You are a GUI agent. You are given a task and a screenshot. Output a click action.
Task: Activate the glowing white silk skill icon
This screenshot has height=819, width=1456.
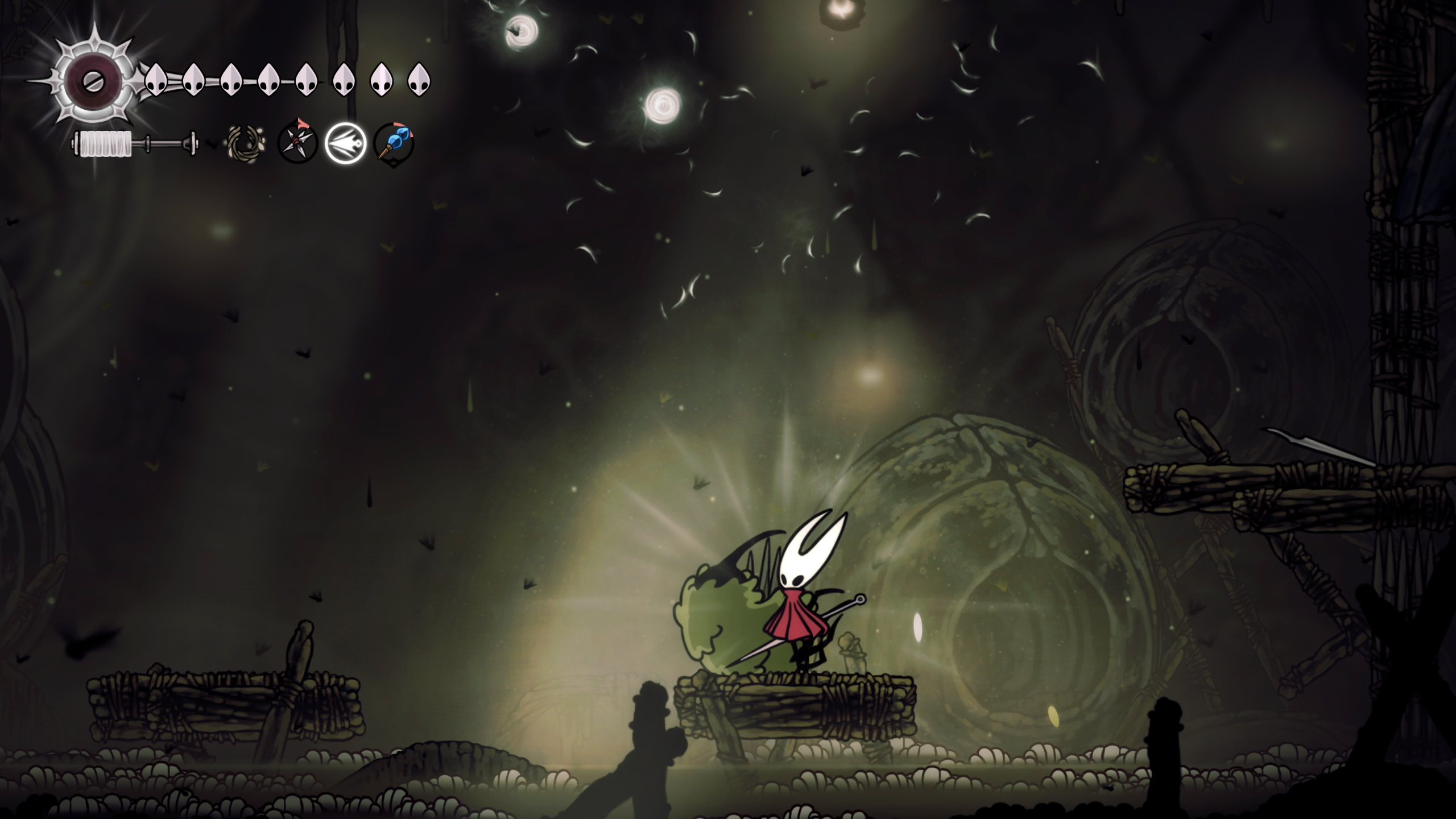pyautogui.click(x=345, y=143)
